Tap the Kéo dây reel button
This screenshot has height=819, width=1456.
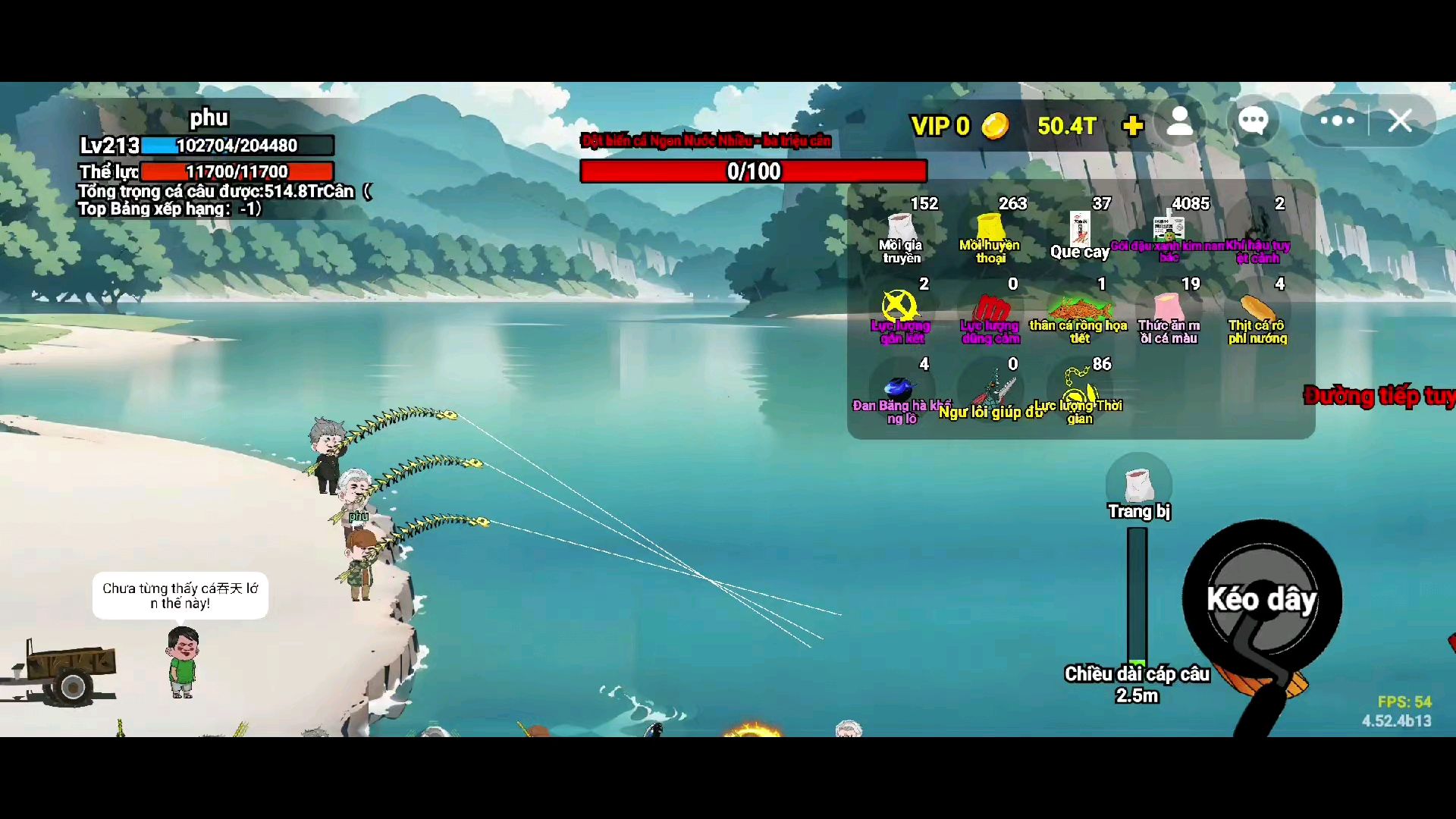pyautogui.click(x=1262, y=599)
